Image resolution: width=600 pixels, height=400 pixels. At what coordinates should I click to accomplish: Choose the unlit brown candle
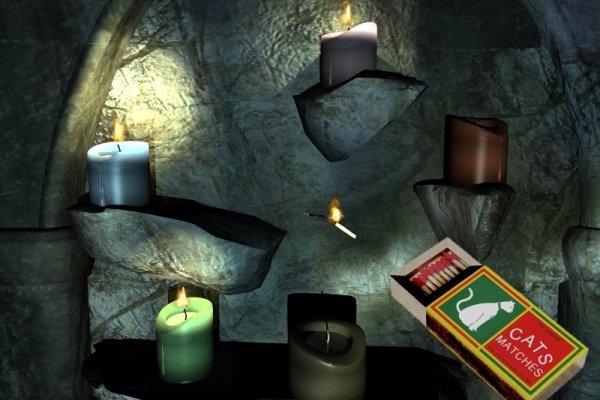click(x=475, y=151)
